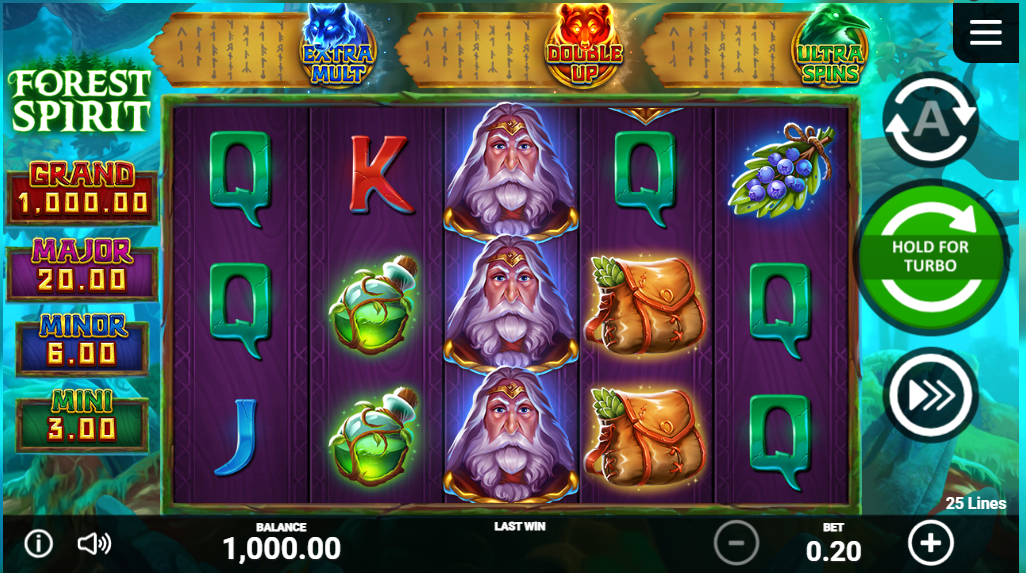Increase the bet with the plus button
The image size is (1026, 573).
(930, 543)
